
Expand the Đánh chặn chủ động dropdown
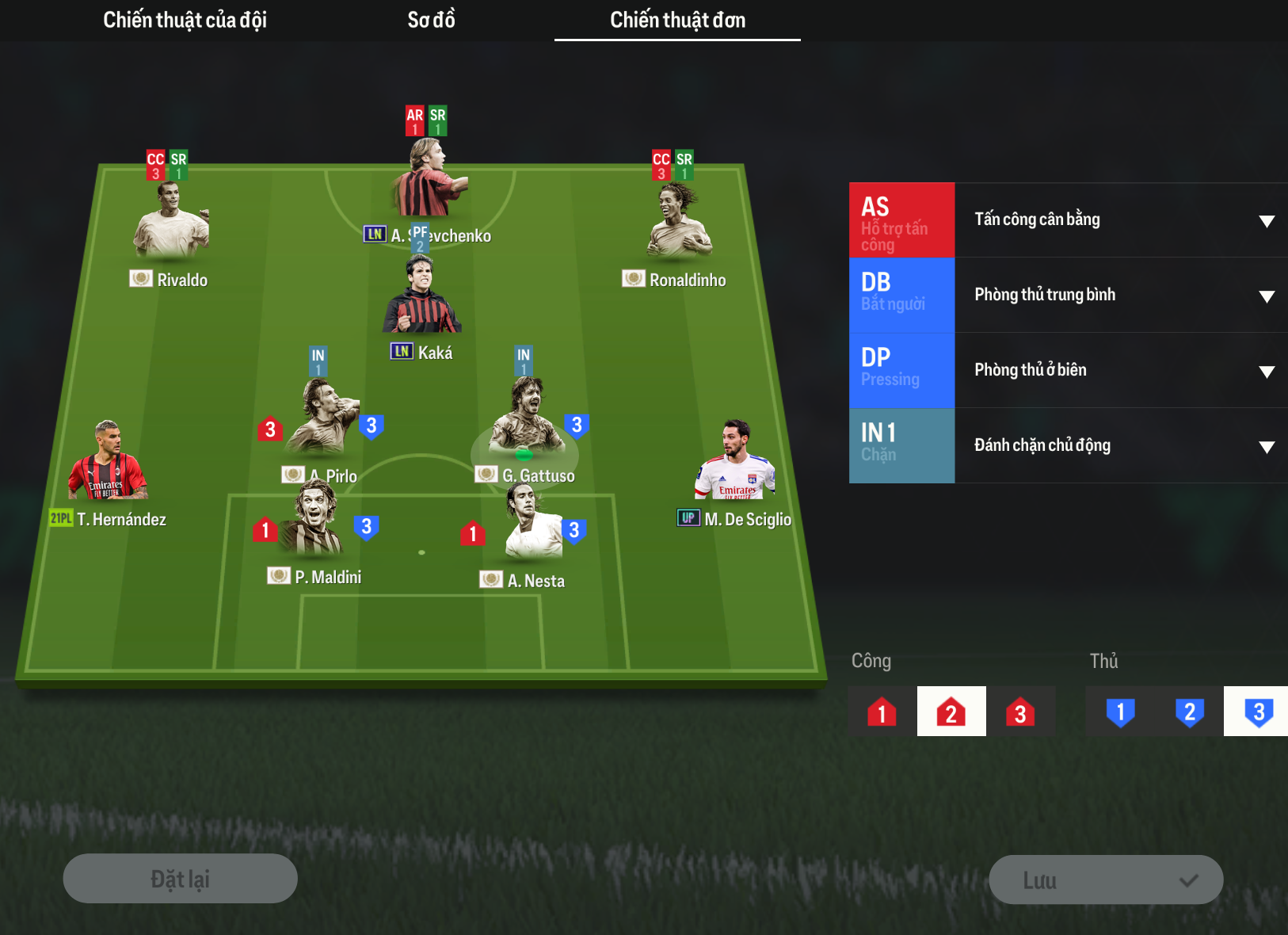(x=1121, y=446)
